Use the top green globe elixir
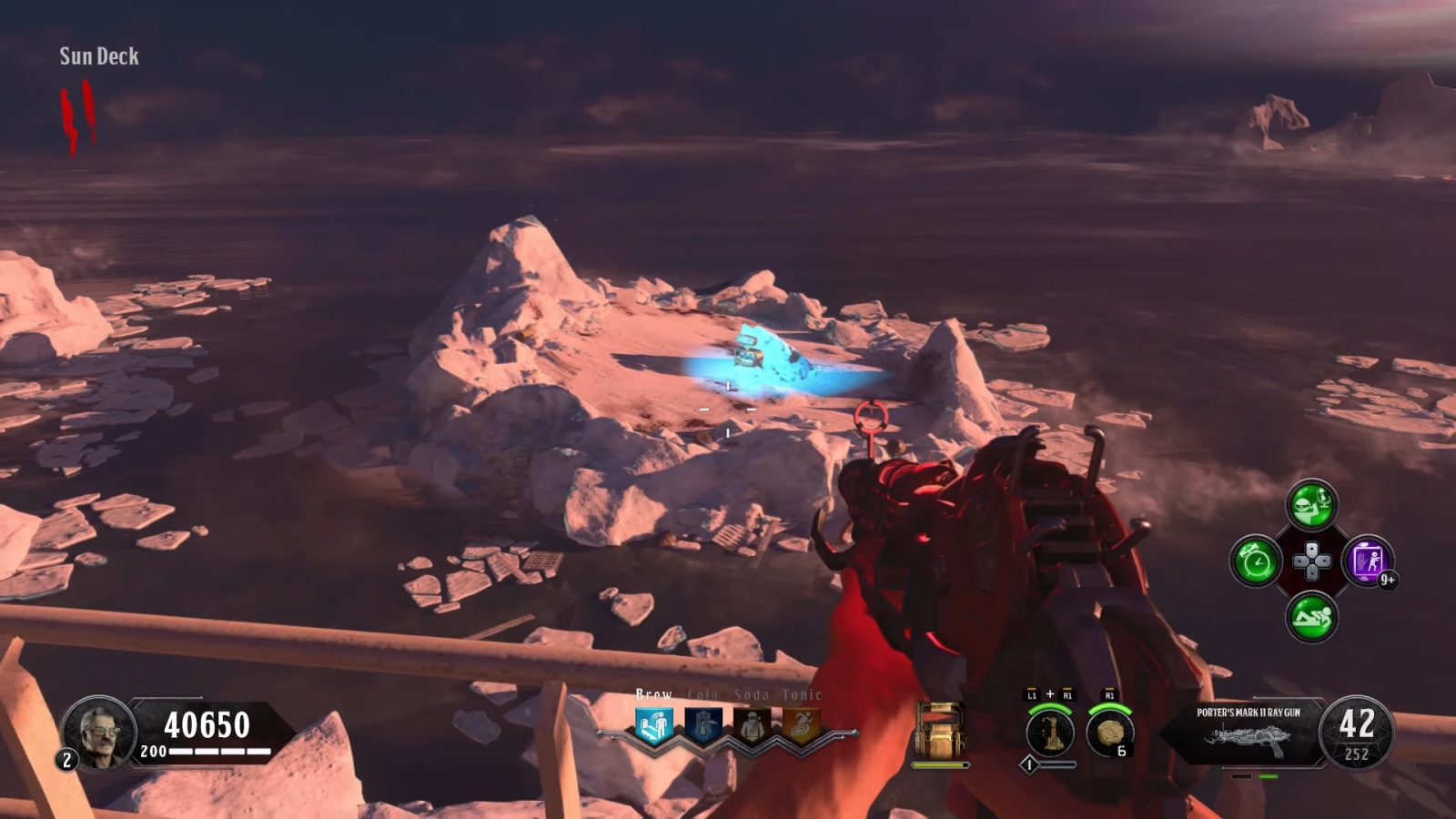The width and height of the screenshot is (1456, 819). 1311,505
